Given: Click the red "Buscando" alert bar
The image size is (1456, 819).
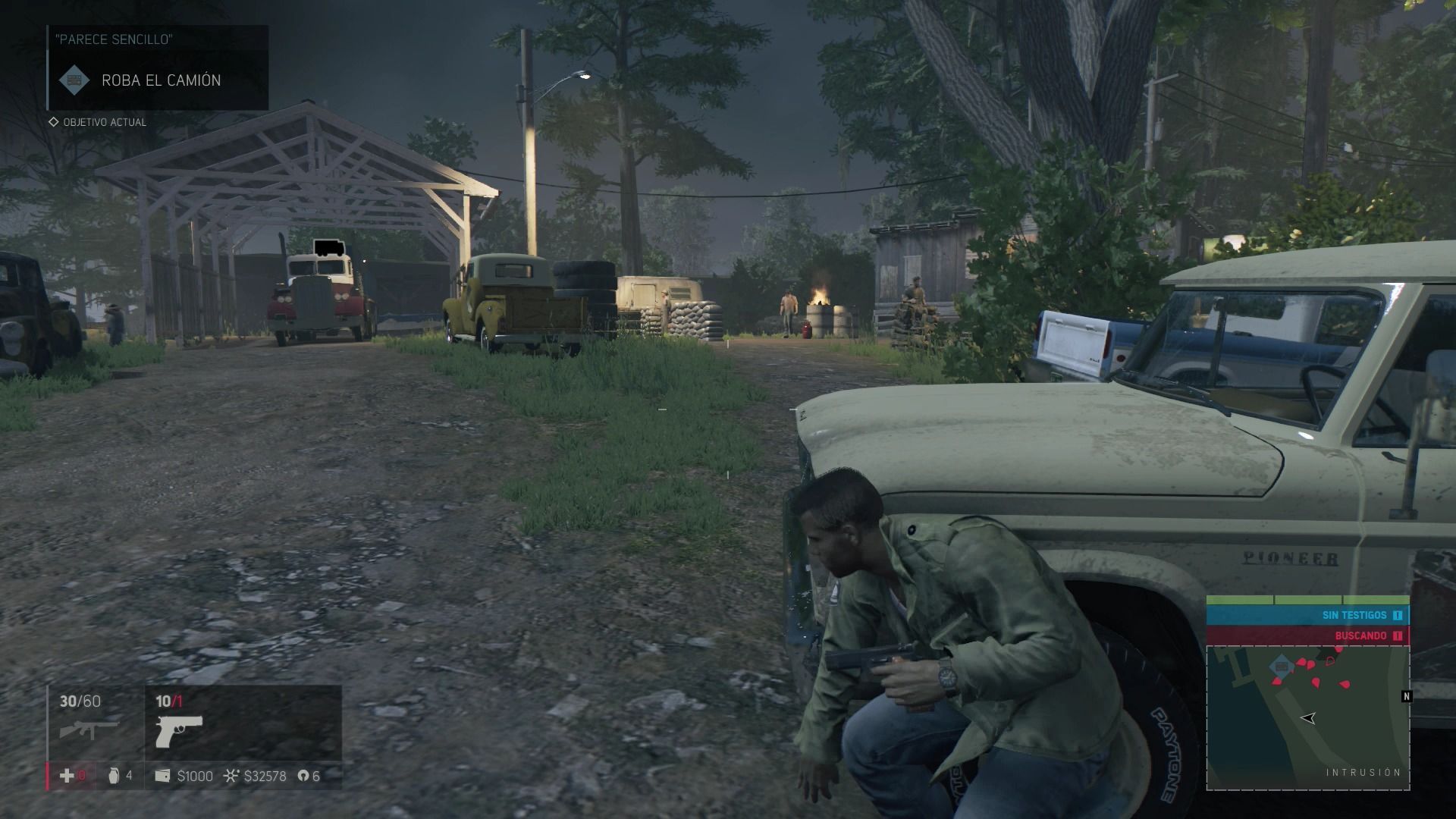Looking at the screenshot, I should (x=1307, y=635).
